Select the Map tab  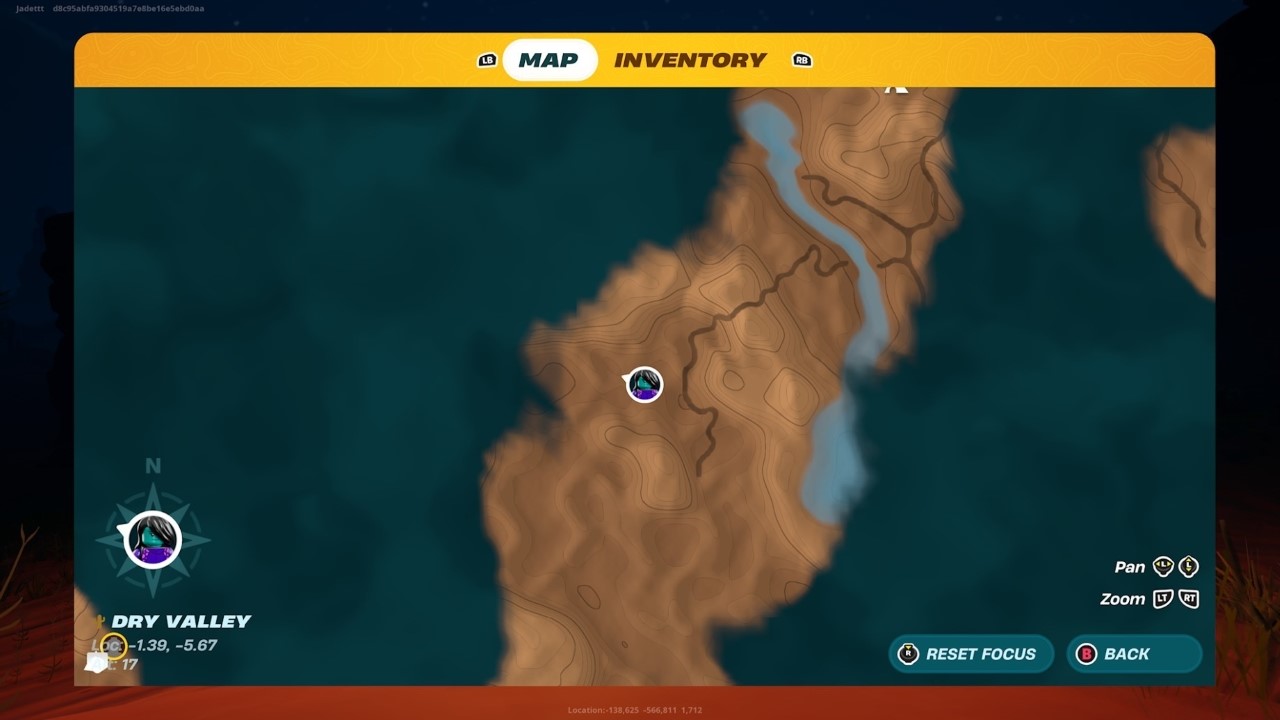click(550, 60)
